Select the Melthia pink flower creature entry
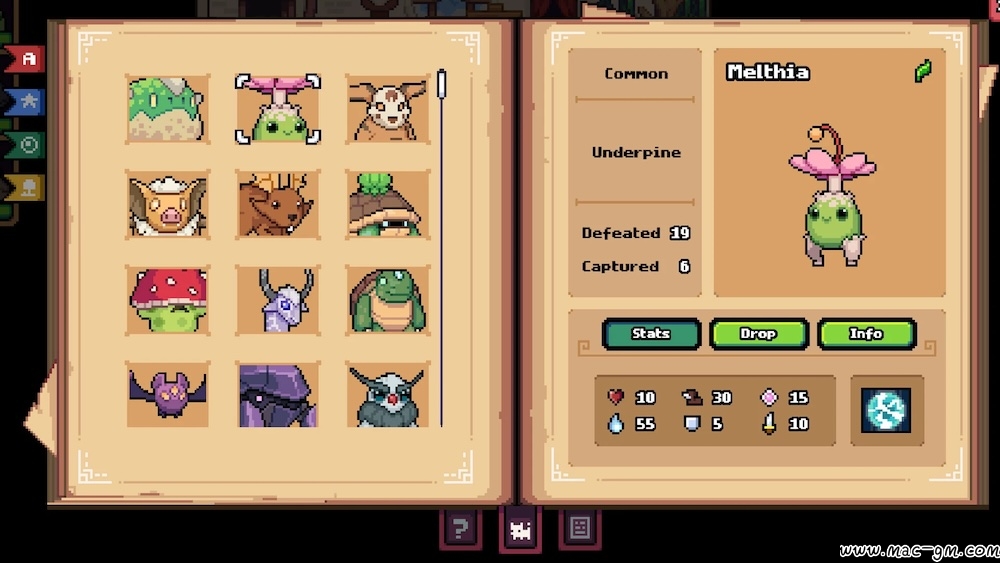The width and height of the screenshot is (1000, 563). (x=278, y=109)
